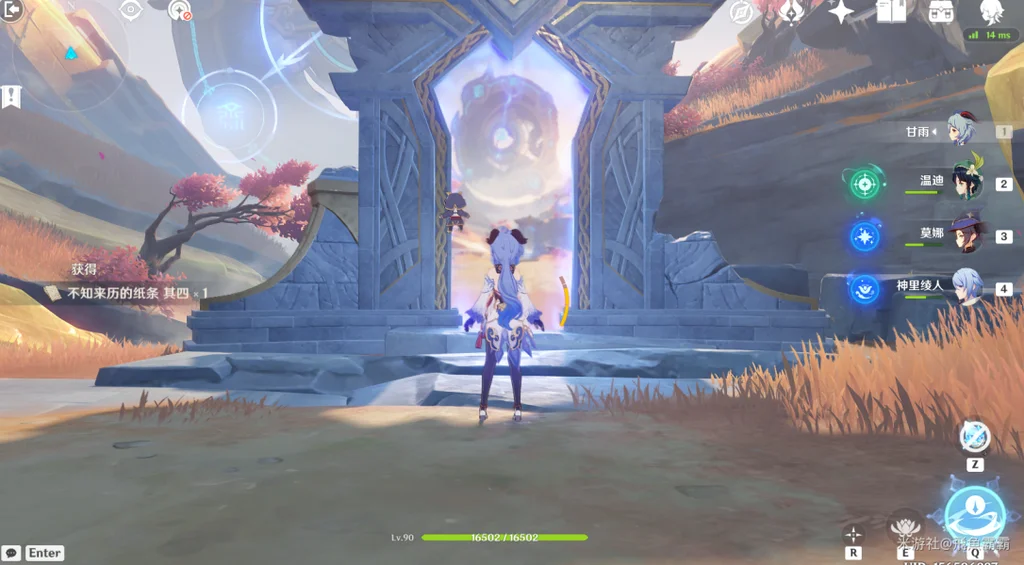Open the character profile head icon
The height and width of the screenshot is (565, 1024).
click(991, 12)
